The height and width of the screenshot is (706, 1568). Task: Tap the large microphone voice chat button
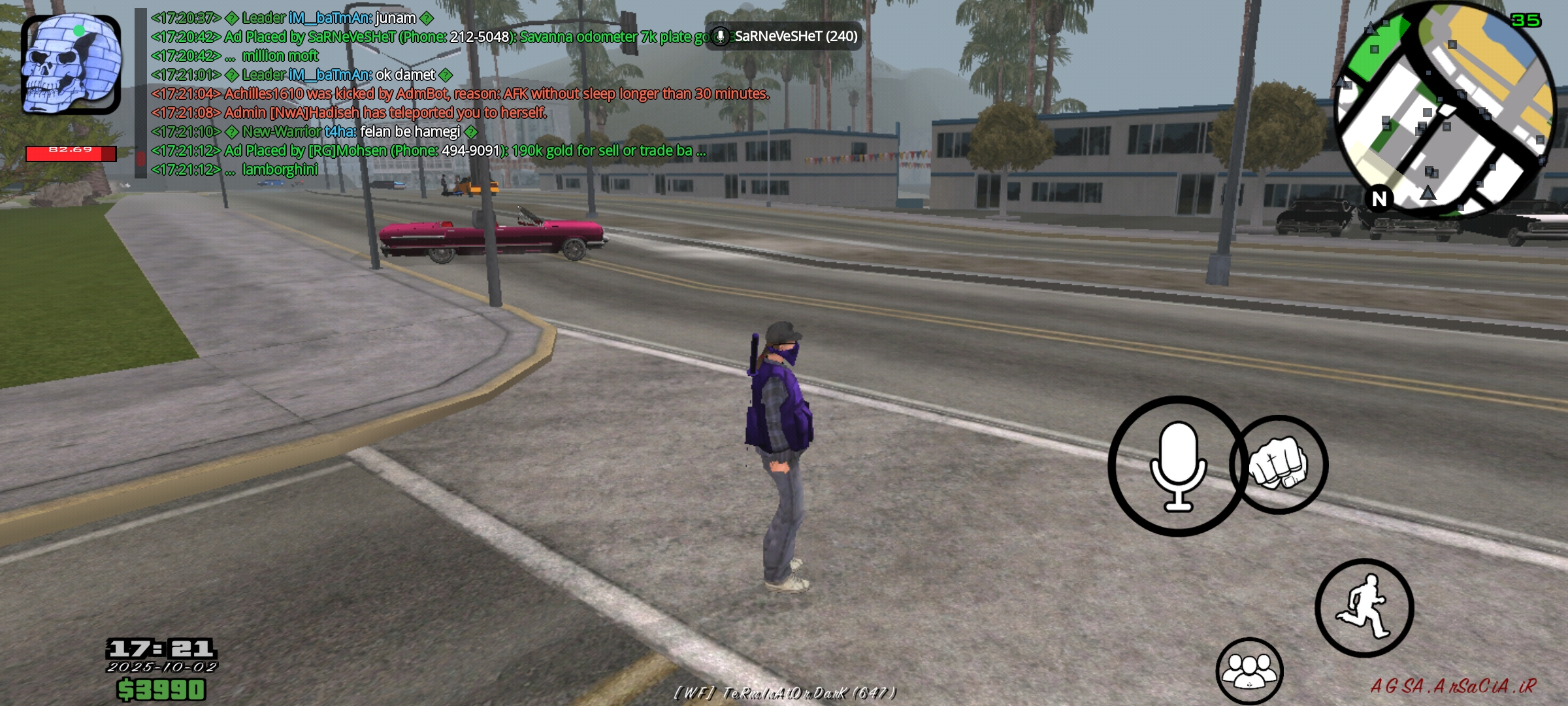tap(1177, 466)
